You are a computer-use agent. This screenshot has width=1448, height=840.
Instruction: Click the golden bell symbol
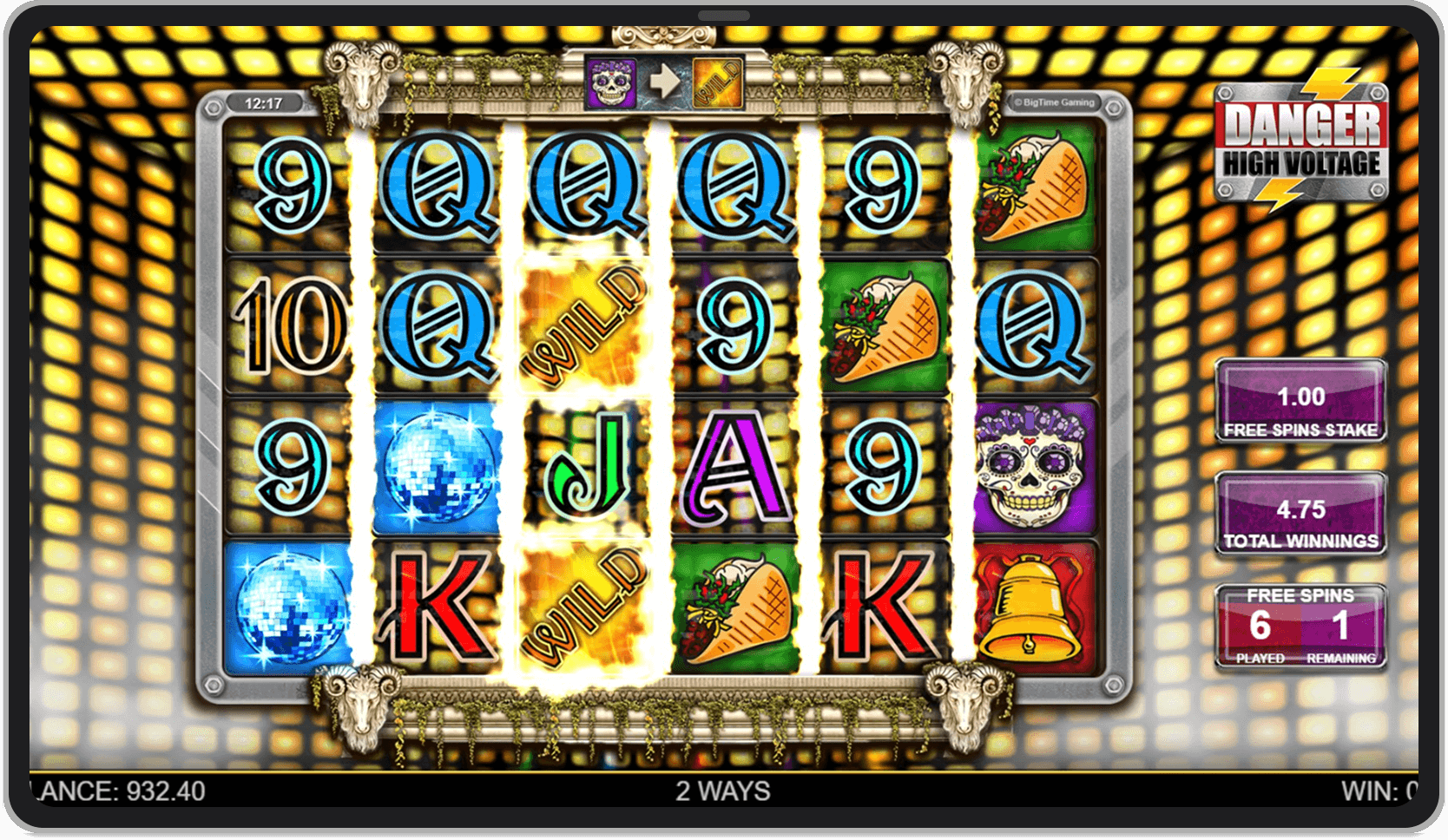tap(1030, 607)
